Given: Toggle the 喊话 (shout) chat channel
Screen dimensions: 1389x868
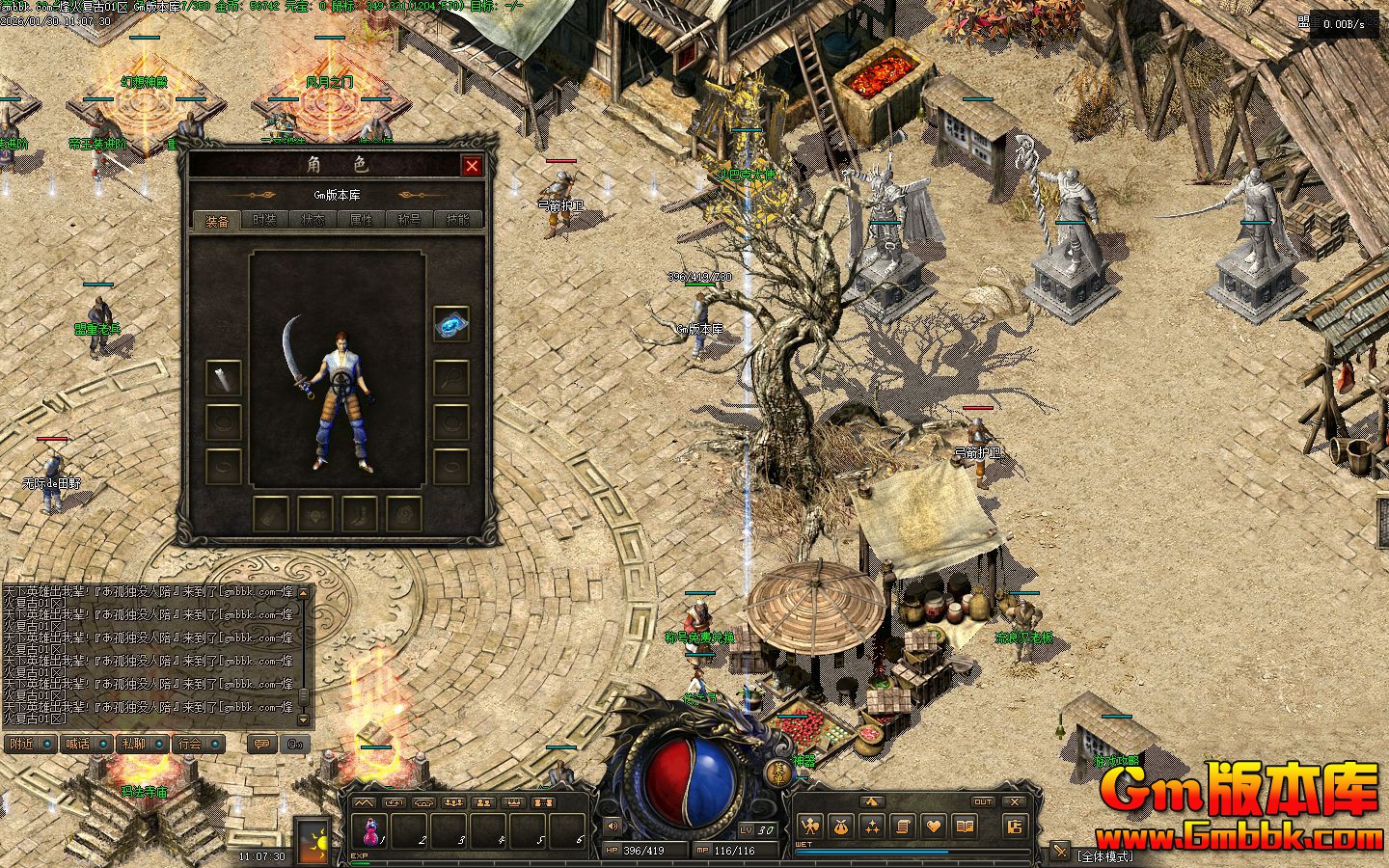Looking at the screenshot, I should [x=76, y=744].
